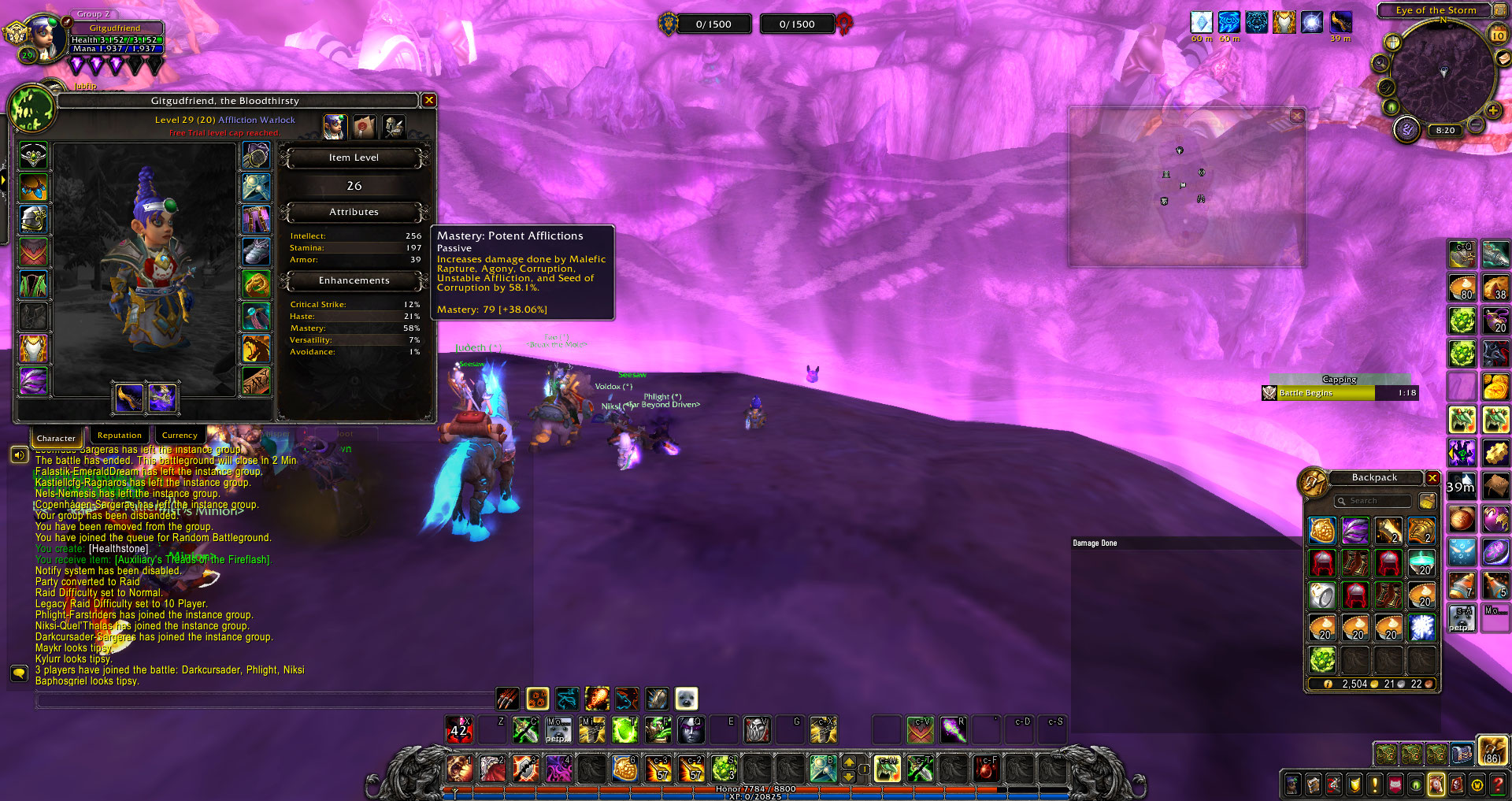1512x801 pixels.
Task: Use the action bar slot bound to 1
Action: 459,768
